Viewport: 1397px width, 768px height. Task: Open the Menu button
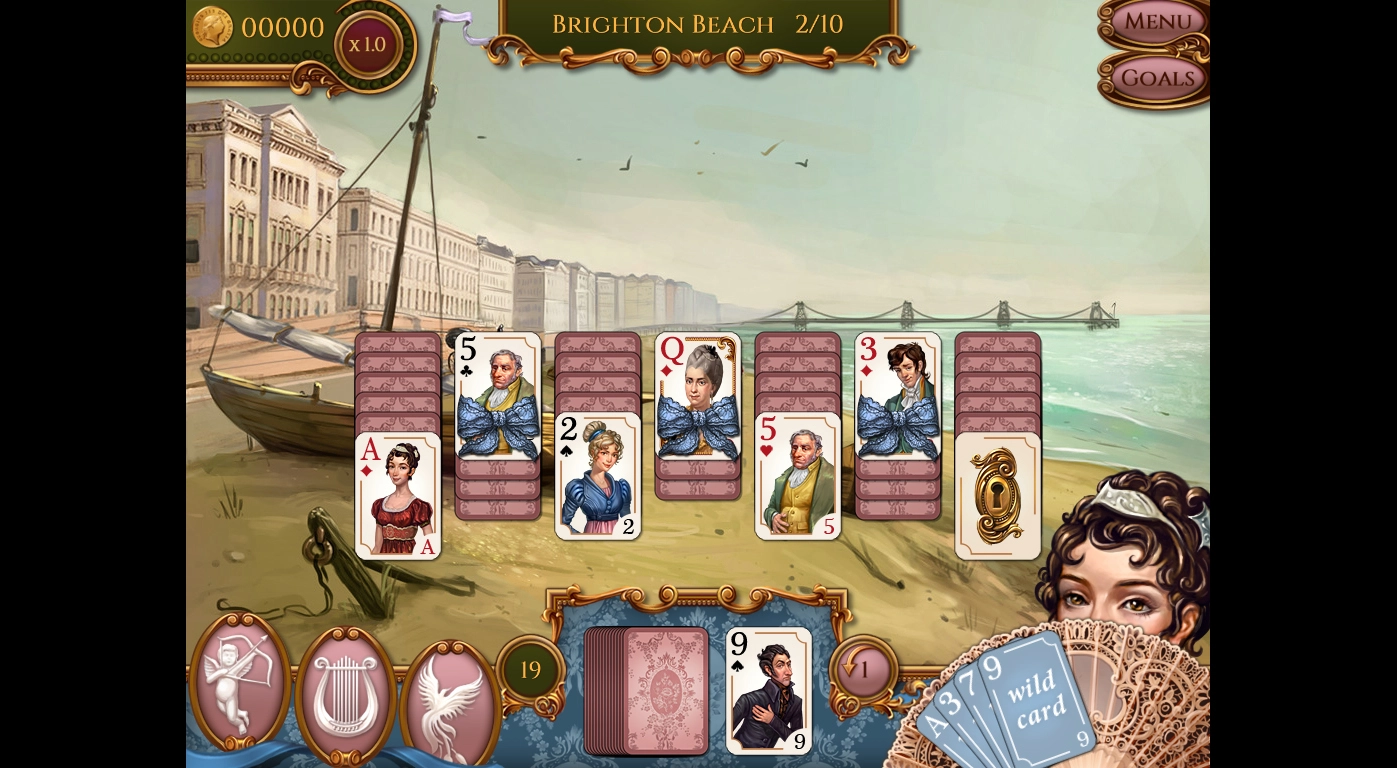pyautogui.click(x=1157, y=22)
